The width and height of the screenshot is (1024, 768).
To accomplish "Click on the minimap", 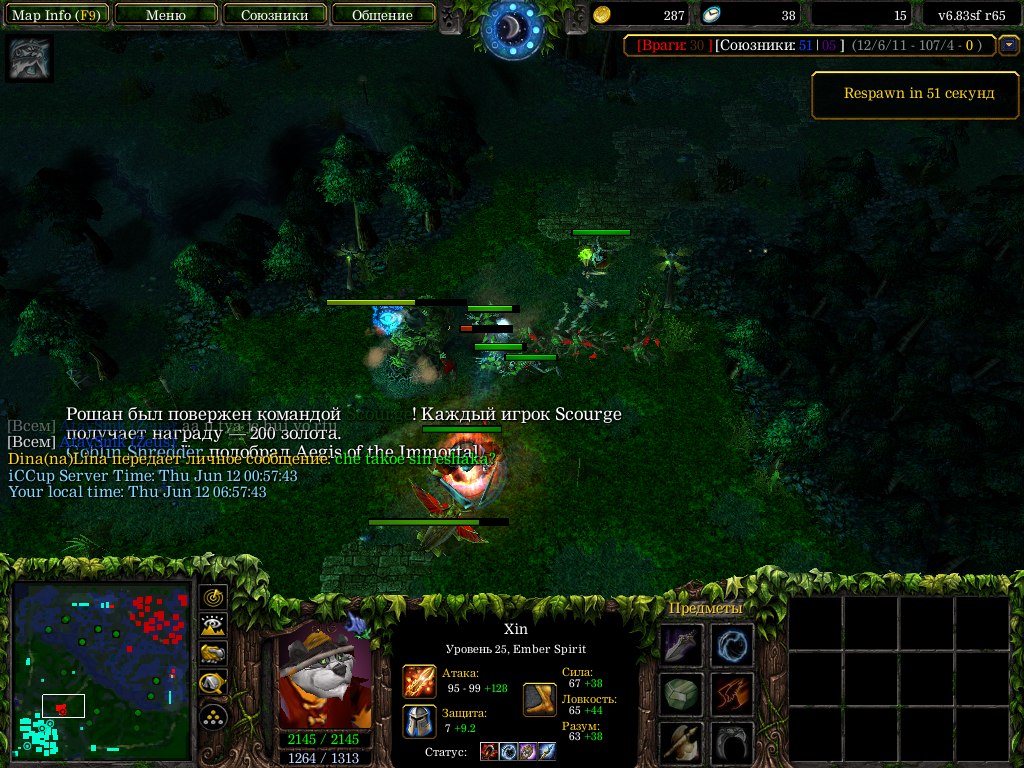I will tap(101, 670).
